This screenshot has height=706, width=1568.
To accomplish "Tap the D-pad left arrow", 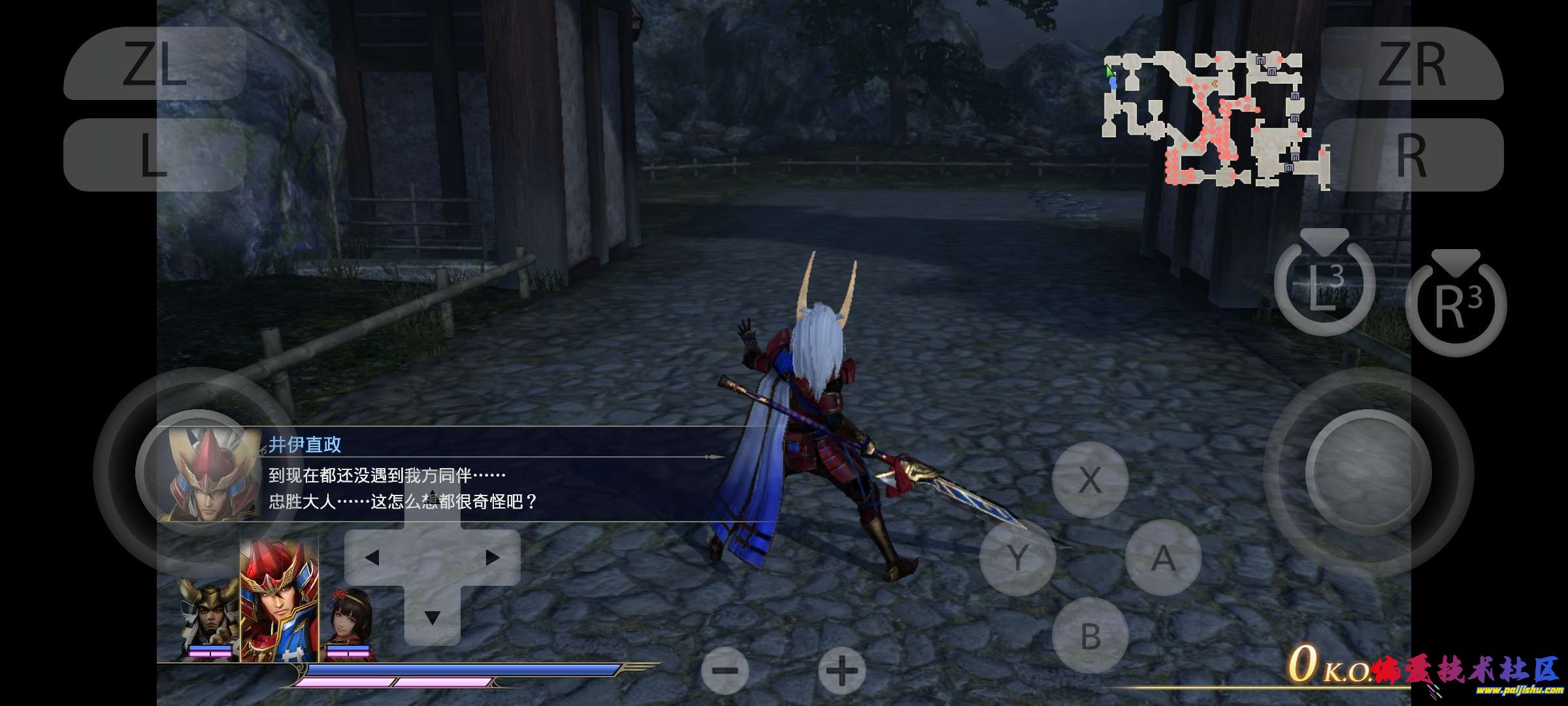I will [372, 558].
